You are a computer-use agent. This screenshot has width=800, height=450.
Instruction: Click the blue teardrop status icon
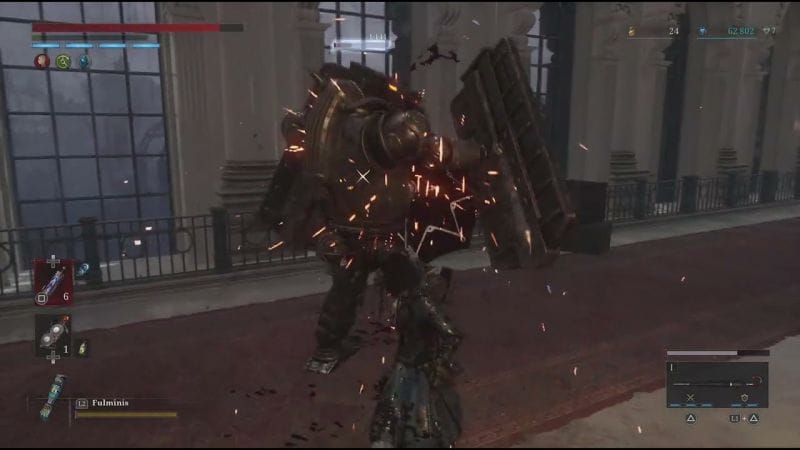tap(84, 62)
